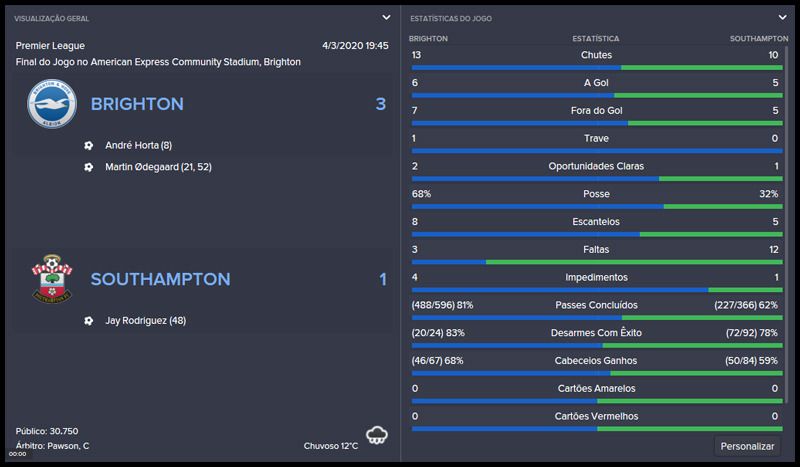800x467 pixels.
Task: Select the Southampton team name link
Action: click(x=160, y=279)
